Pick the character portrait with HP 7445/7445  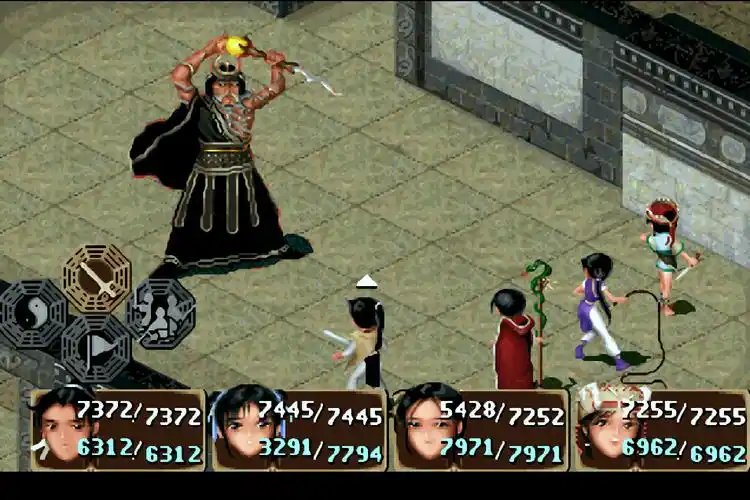click(243, 430)
